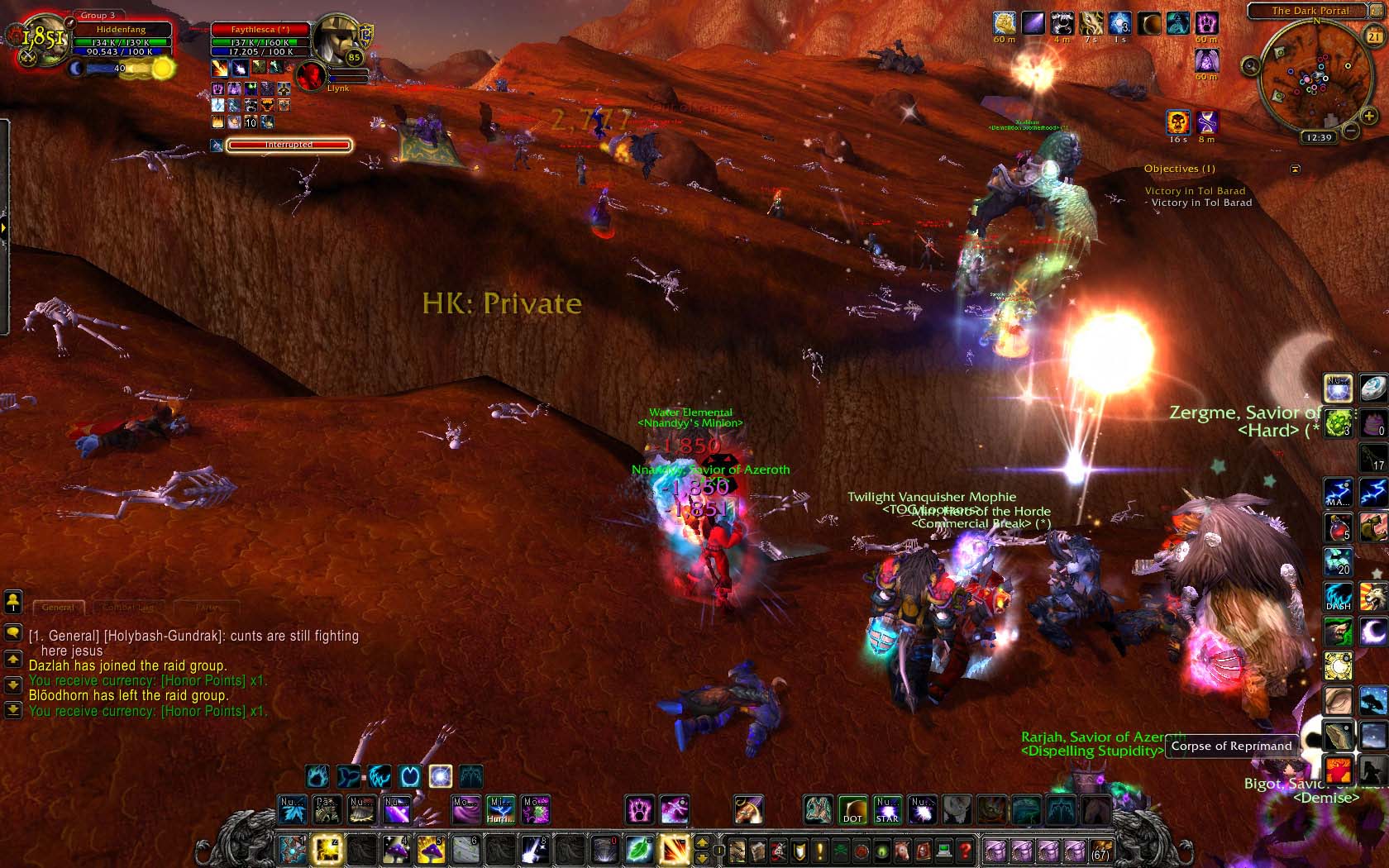Activate the crescent moon ability icon
1389x868 pixels.
1372,631
